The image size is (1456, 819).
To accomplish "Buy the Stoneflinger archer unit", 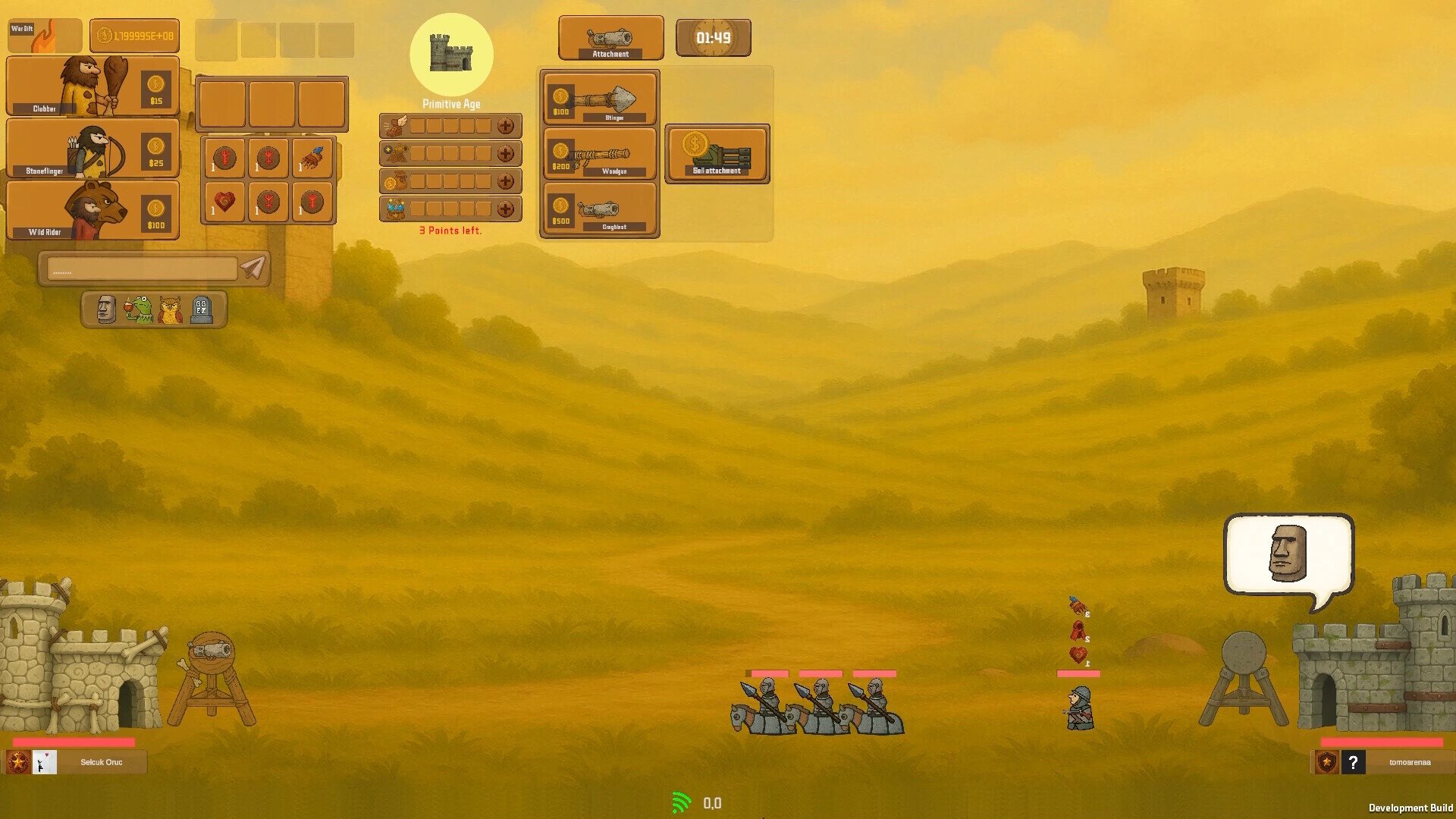I will coord(93,149).
